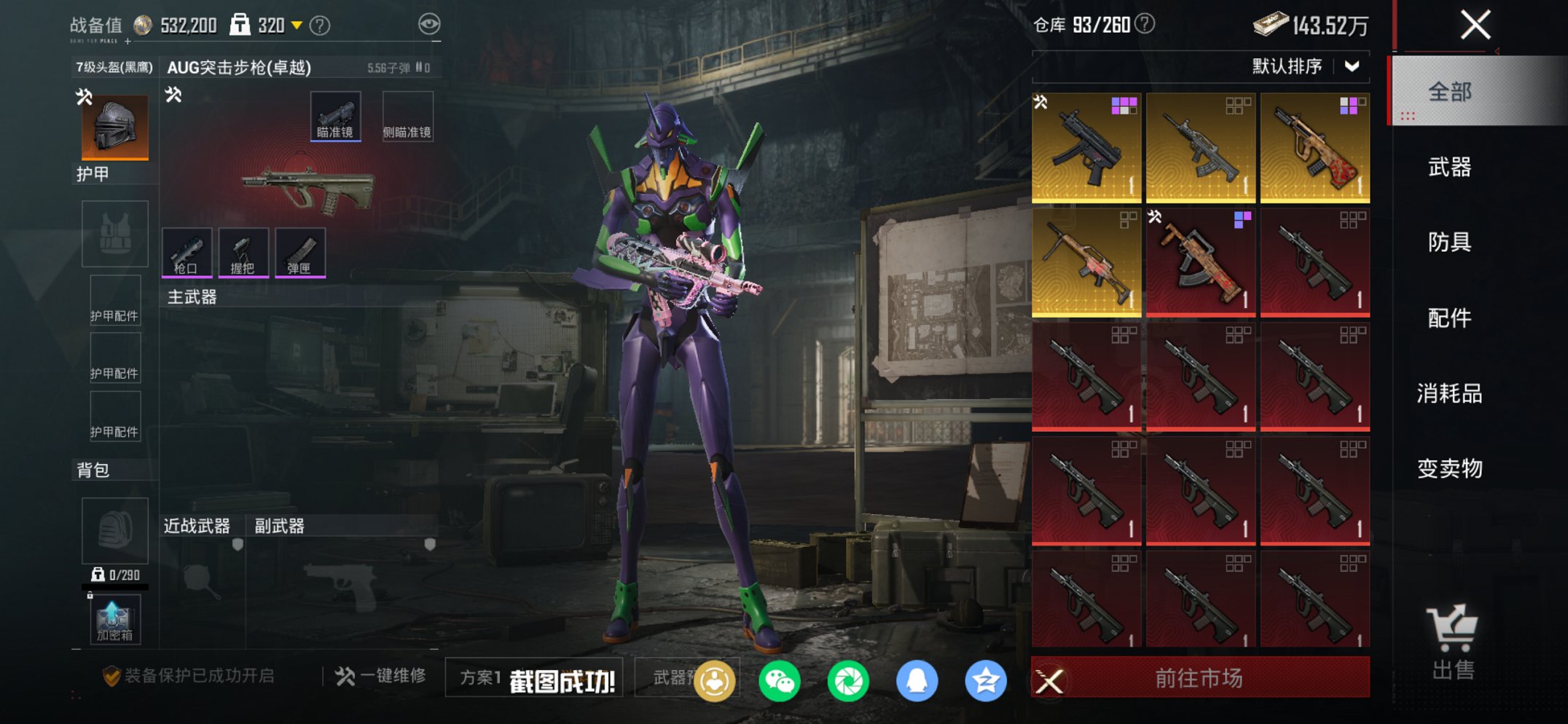Open the 加密箱 secure box slot
The width and height of the screenshot is (1568, 724).
[114, 620]
